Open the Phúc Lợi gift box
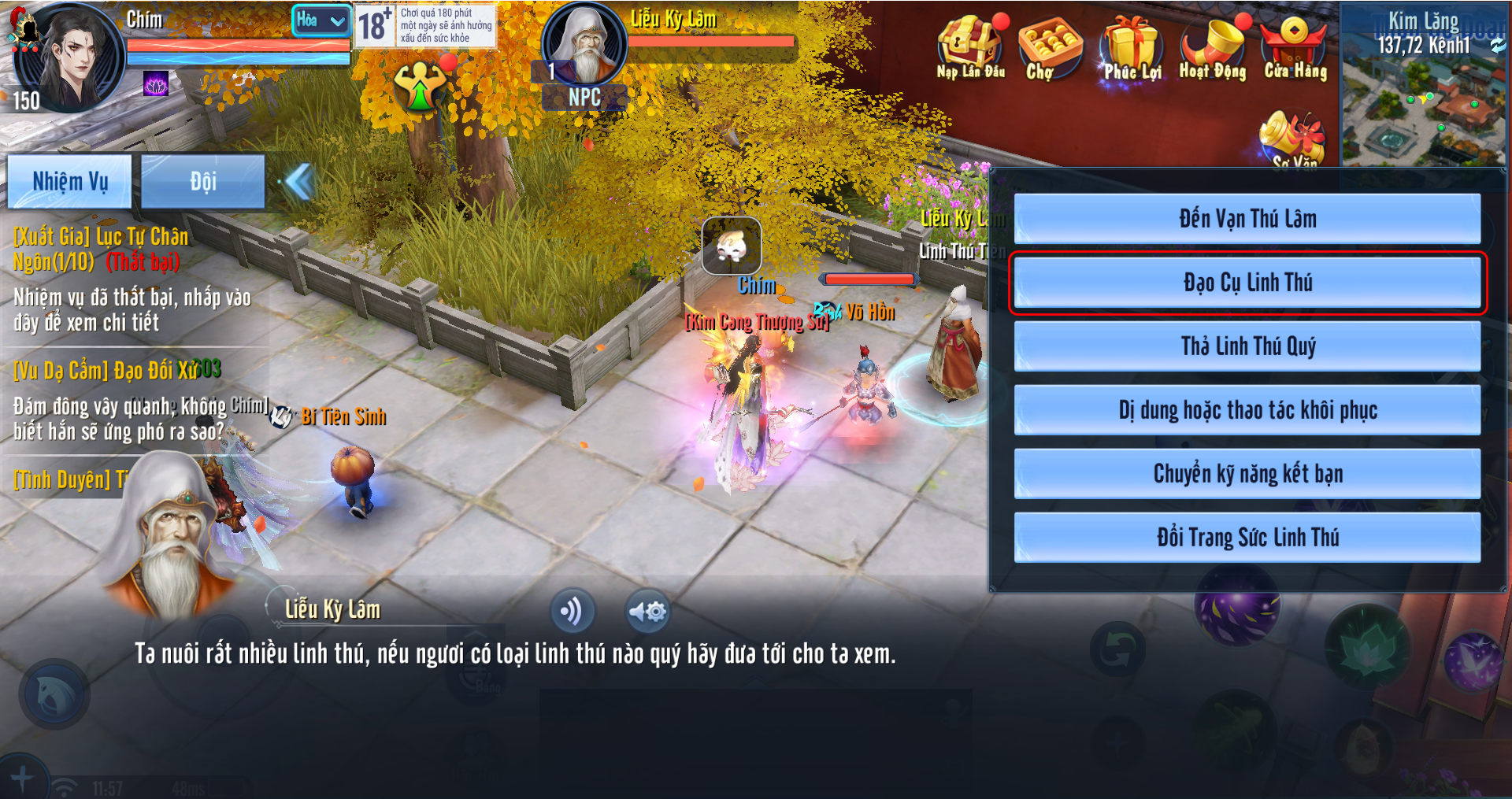Screen dimensions: 1512x799 1132,49
